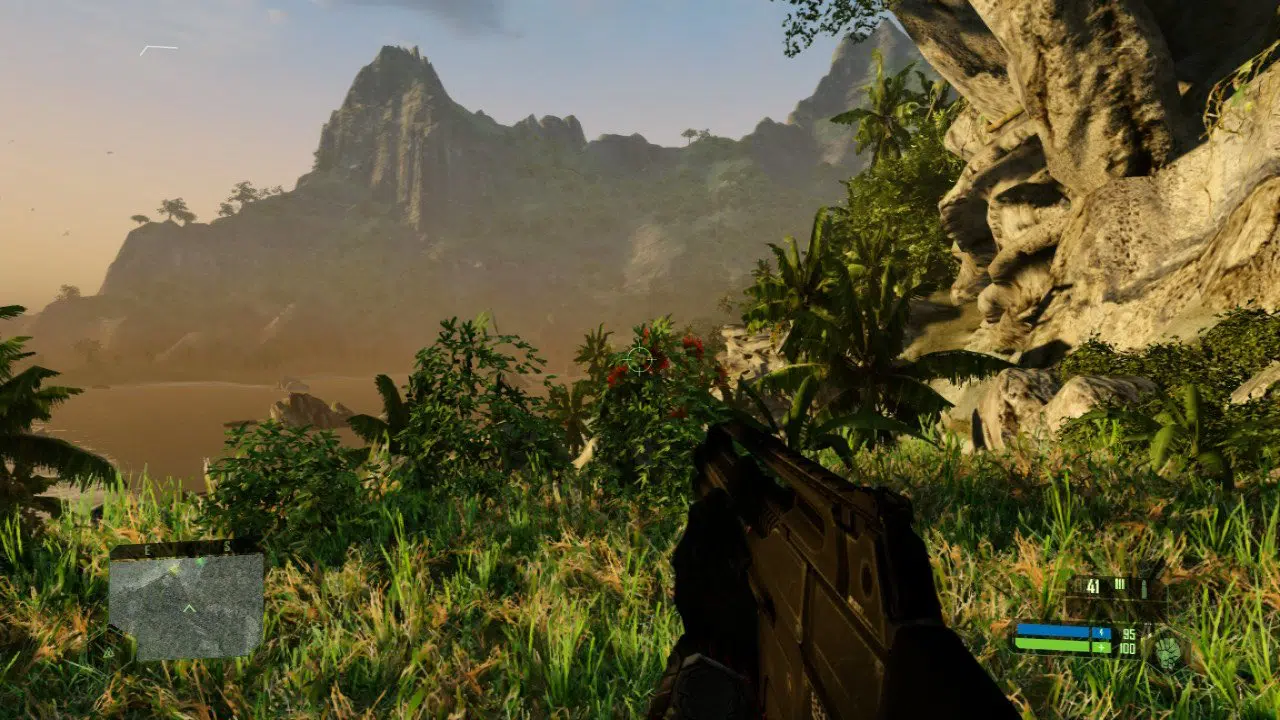This screenshot has width=1280, height=720.
Task: Select the lightning bolt energy icon
Action: click(x=1101, y=631)
